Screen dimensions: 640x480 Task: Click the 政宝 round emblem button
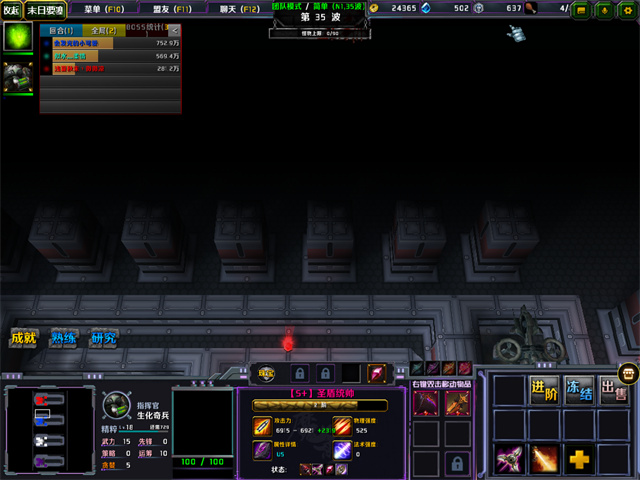[266, 373]
